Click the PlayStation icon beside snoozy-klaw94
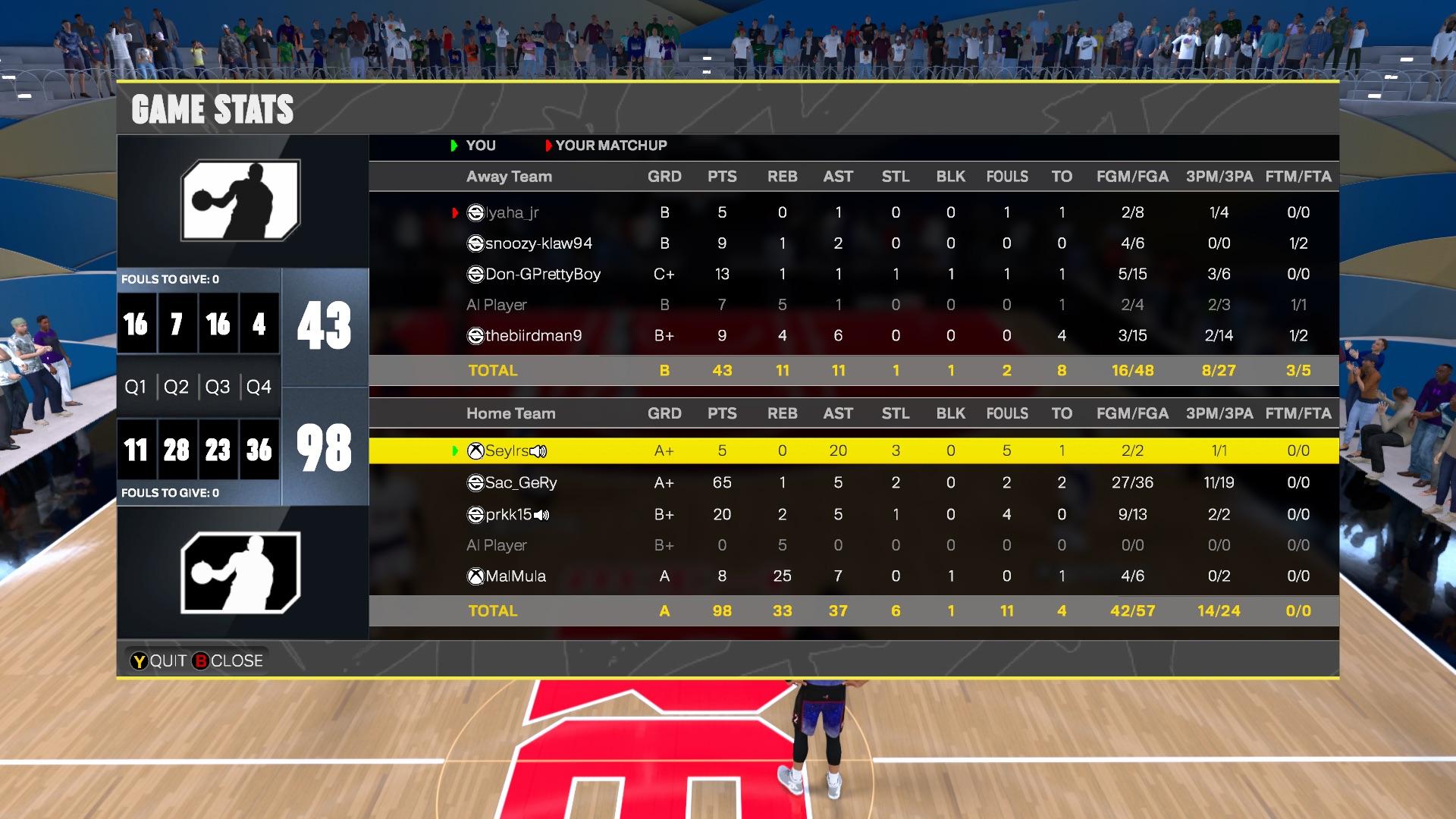Image resolution: width=1456 pixels, height=819 pixels. [x=475, y=243]
